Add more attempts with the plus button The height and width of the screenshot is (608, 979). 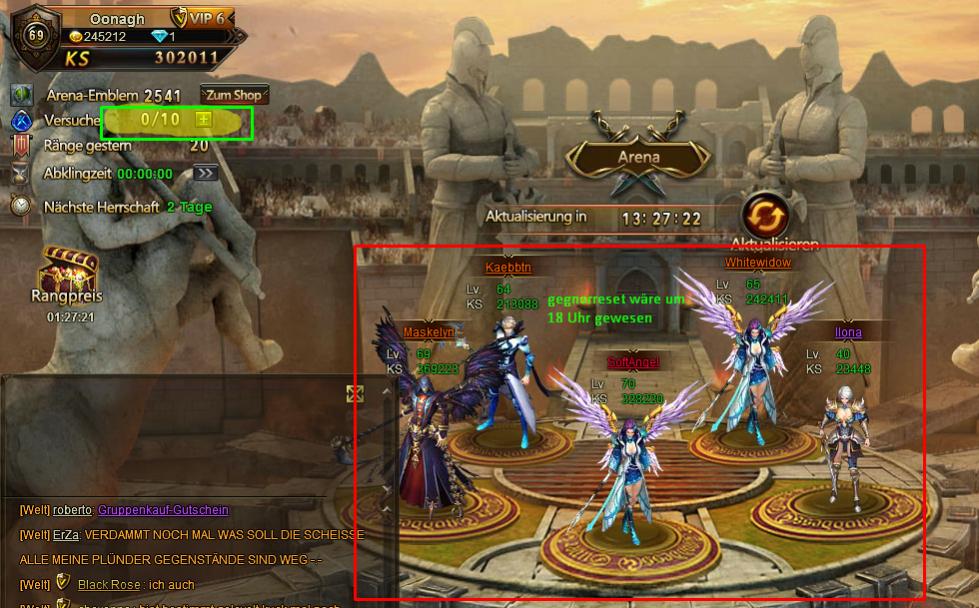(203, 119)
